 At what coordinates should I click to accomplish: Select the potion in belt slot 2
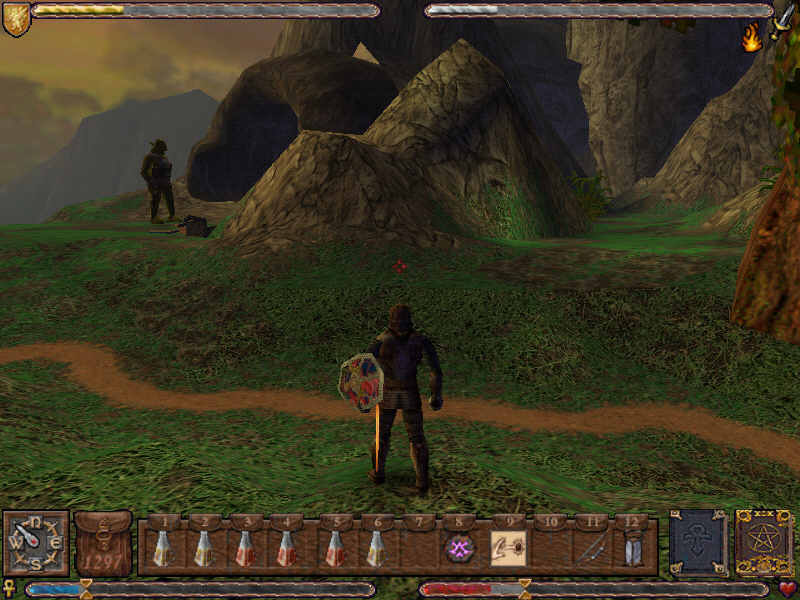tap(203, 548)
